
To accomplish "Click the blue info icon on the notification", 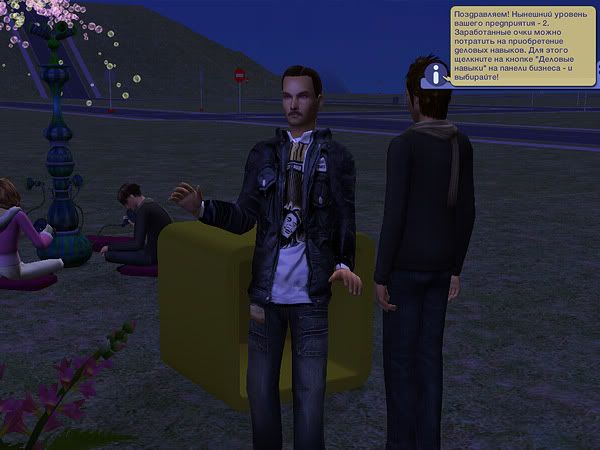I will (x=435, y=73).
